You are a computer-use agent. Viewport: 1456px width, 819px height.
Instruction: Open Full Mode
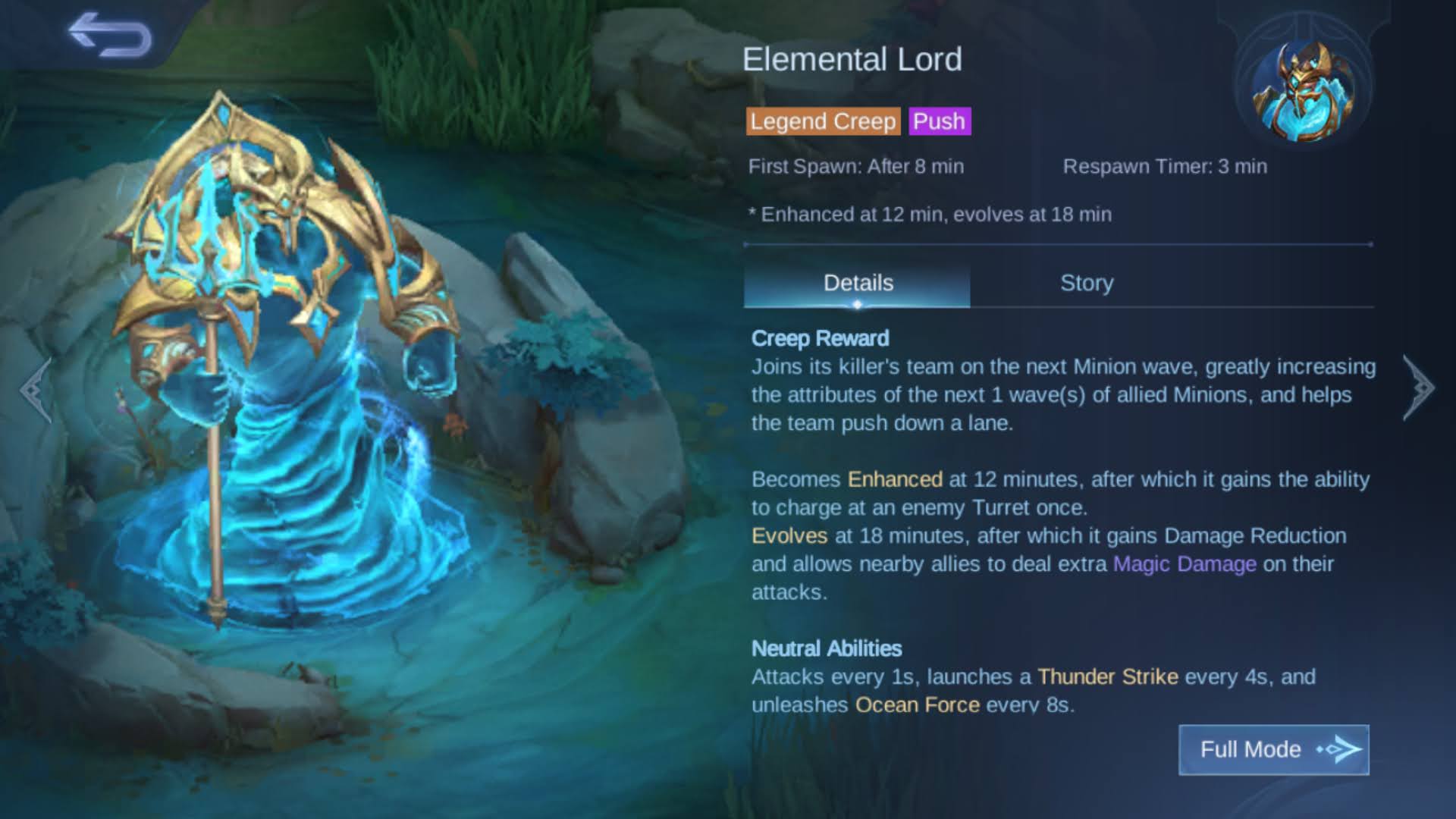1272,749
